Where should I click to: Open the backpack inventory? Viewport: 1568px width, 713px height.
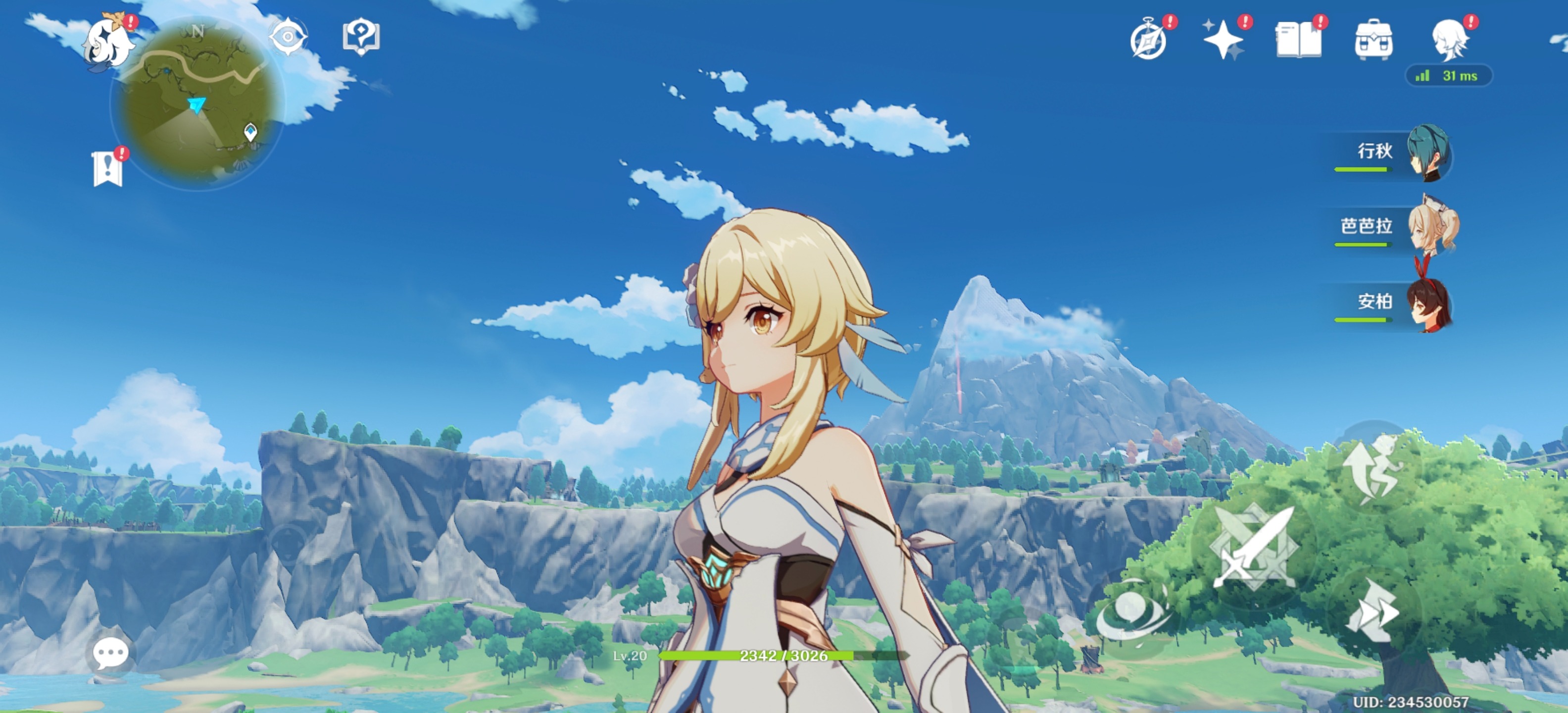(x=1374, y=40)
